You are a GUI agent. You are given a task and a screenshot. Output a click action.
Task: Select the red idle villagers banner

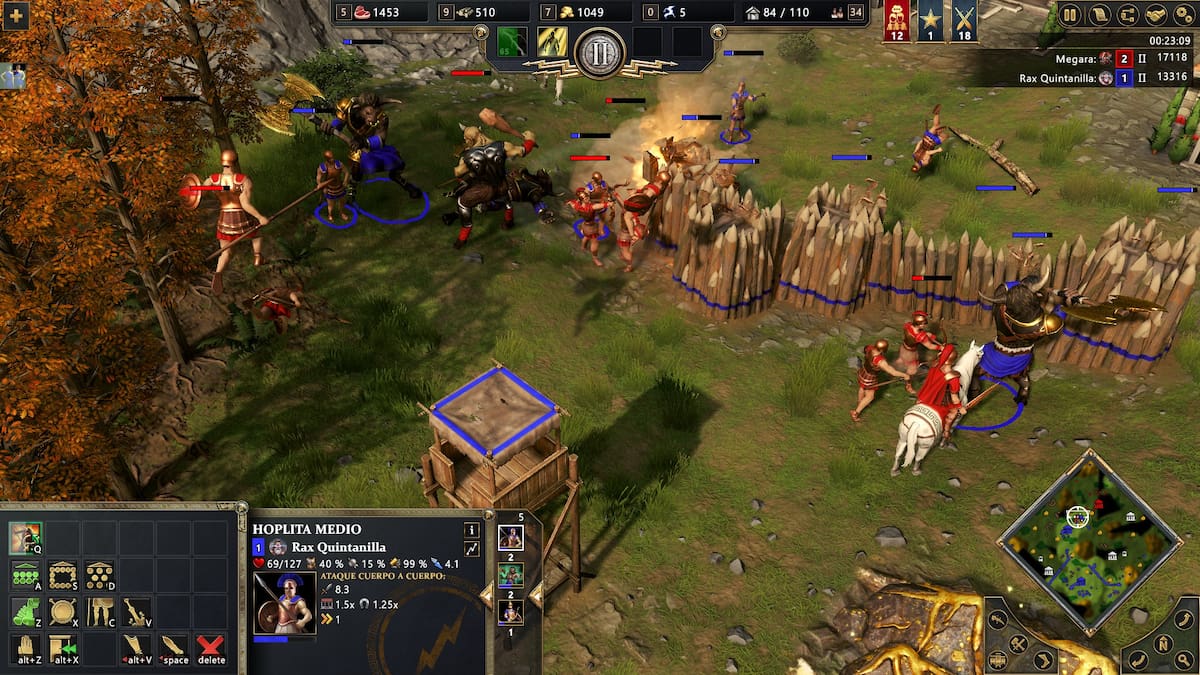click(898, 21)
